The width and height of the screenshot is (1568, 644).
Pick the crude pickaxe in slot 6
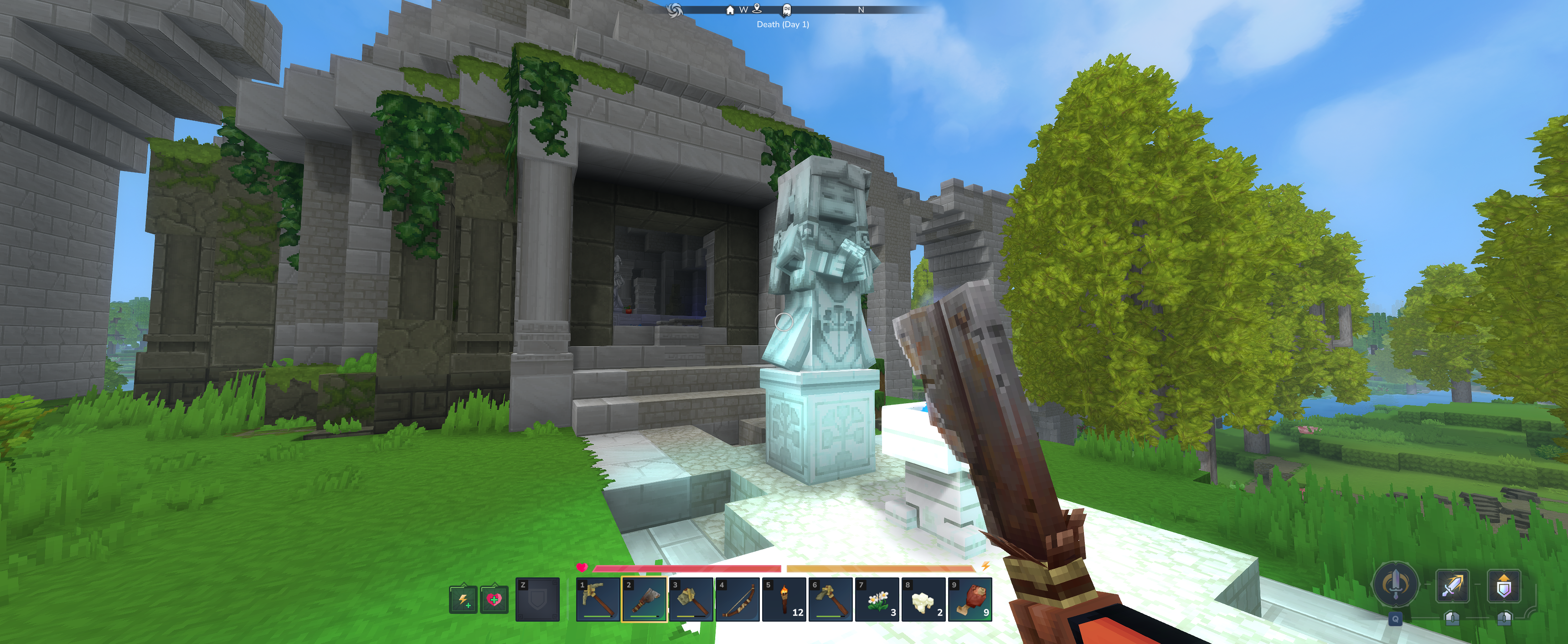(x=830, y=599)
